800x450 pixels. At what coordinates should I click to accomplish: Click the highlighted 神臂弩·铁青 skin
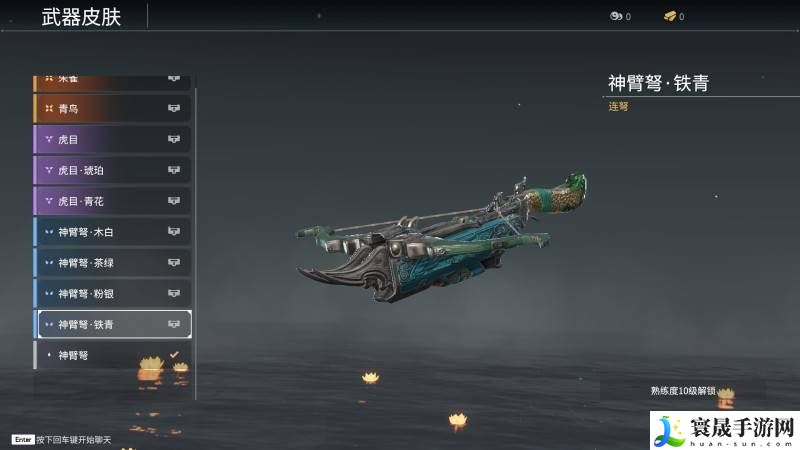pos(112,324)
